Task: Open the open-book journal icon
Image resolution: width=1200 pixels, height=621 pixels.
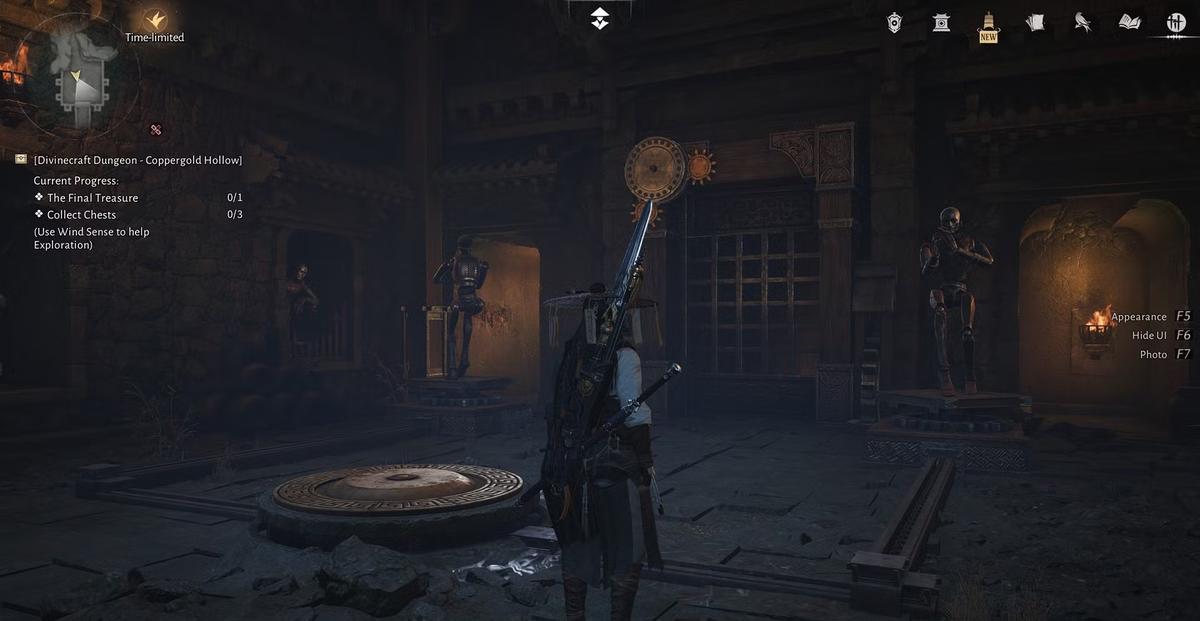Action: point(1129,22)
